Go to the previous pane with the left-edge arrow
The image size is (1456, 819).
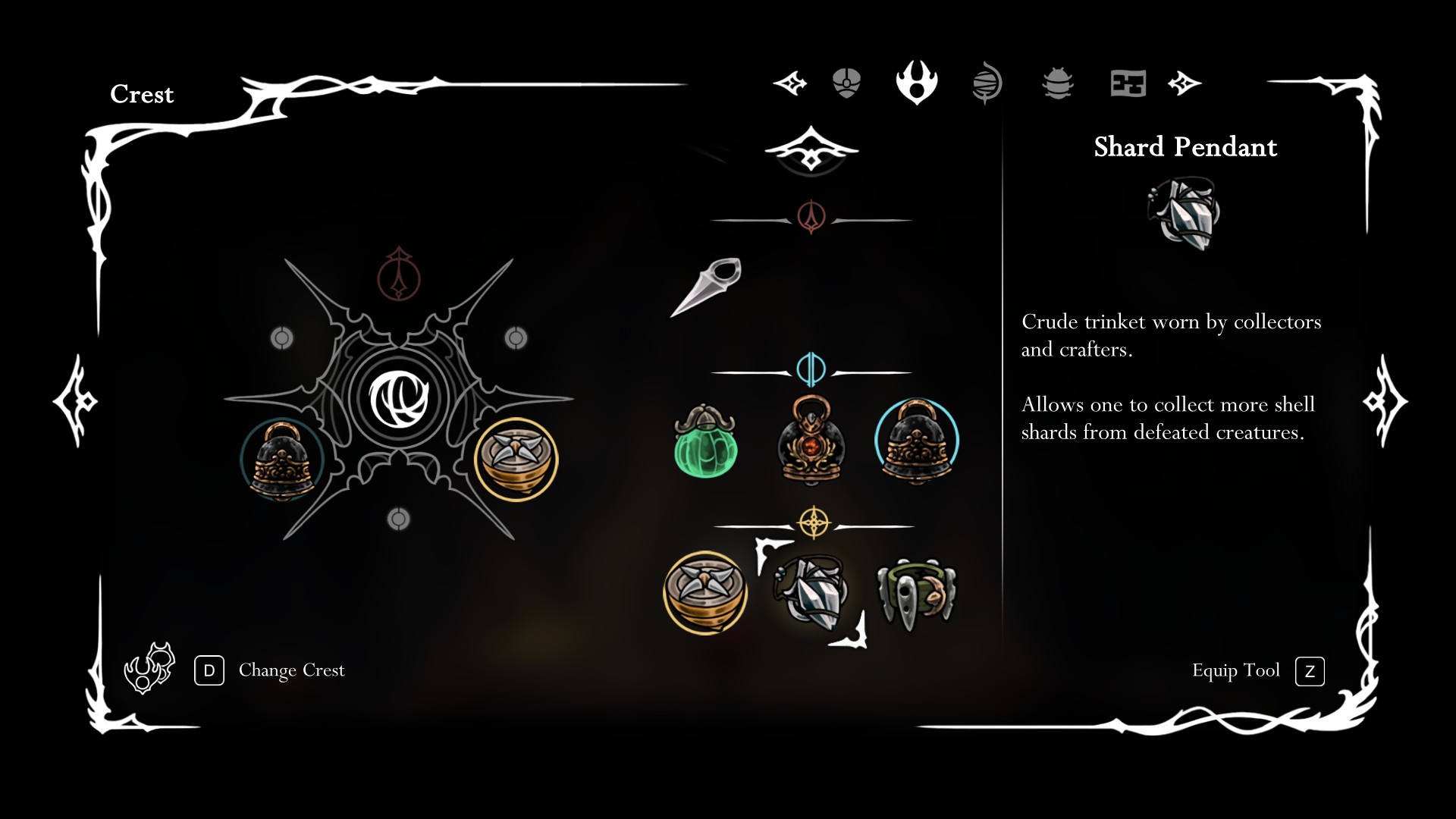(75, 401)
